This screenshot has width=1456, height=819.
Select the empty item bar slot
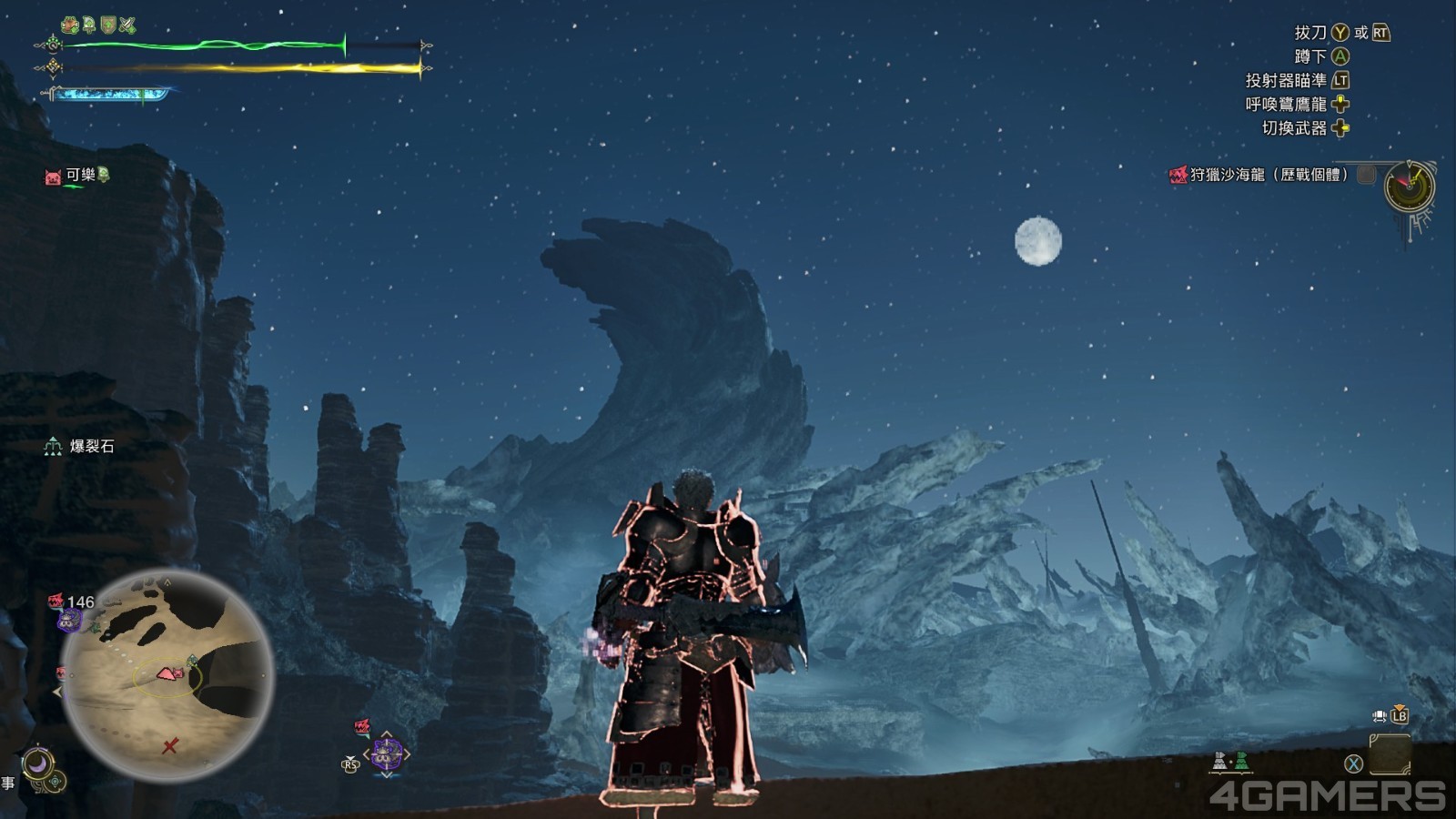click(x=1390, y=754)
